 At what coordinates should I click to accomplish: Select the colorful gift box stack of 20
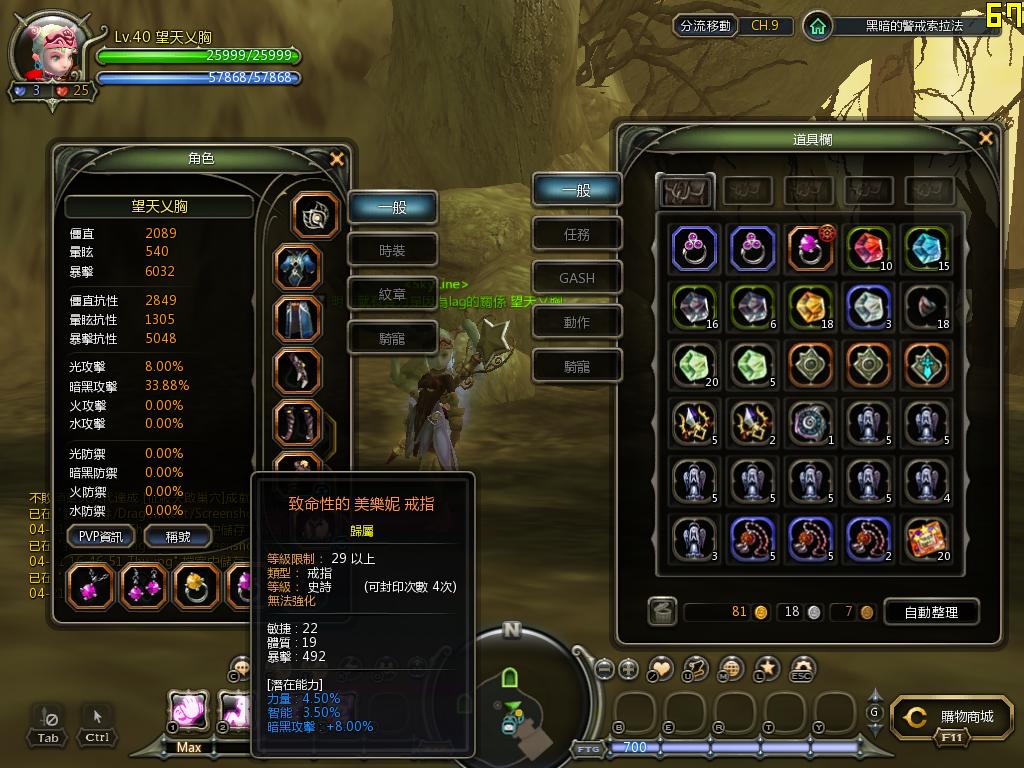(x=927, y=539)
